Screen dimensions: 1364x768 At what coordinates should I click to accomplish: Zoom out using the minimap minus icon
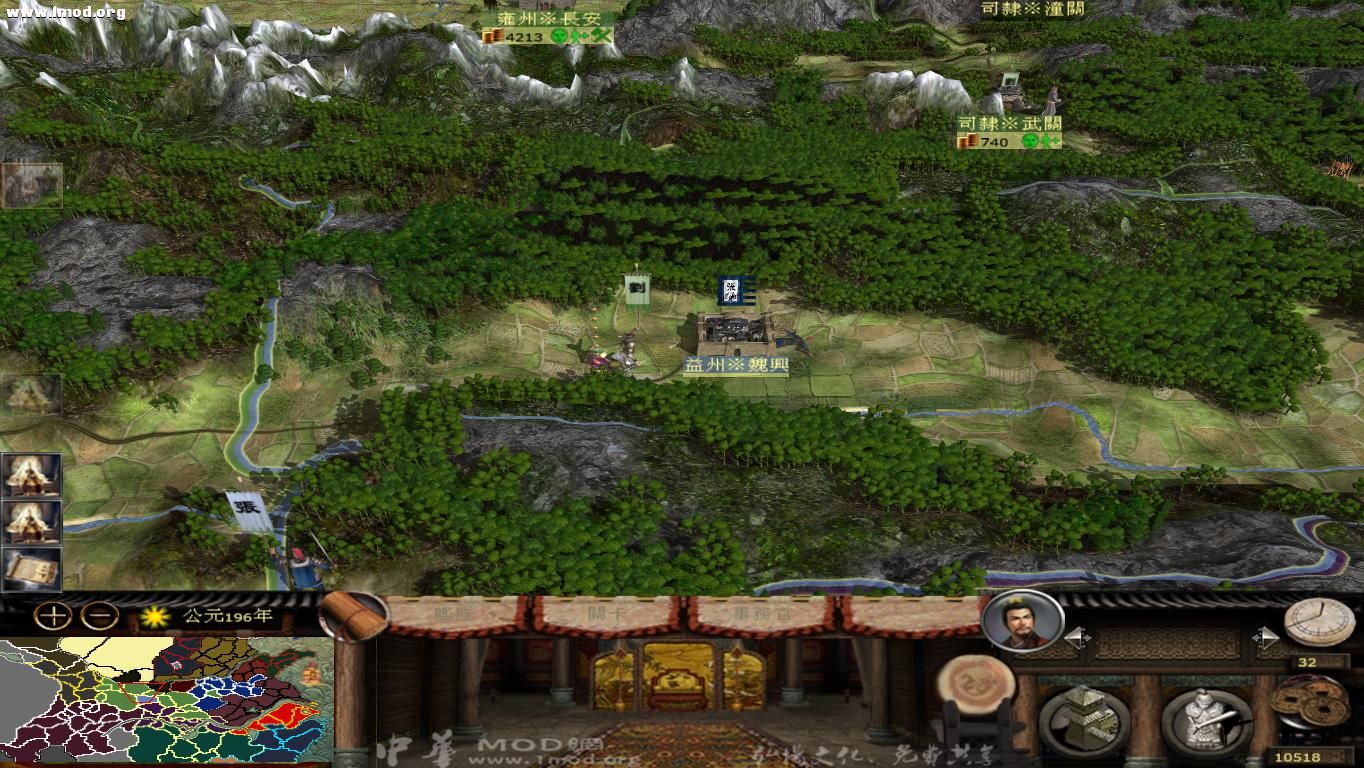tap(98, 613)
